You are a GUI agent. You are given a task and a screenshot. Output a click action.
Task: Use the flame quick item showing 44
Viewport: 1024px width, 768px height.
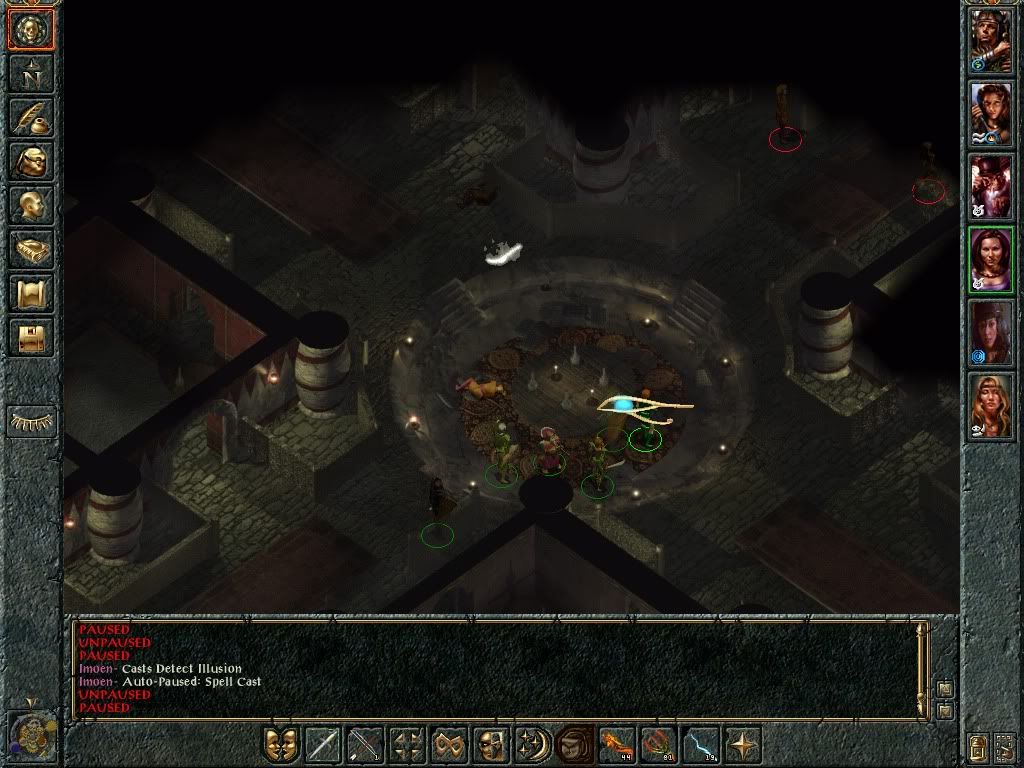tap(616, 745)
